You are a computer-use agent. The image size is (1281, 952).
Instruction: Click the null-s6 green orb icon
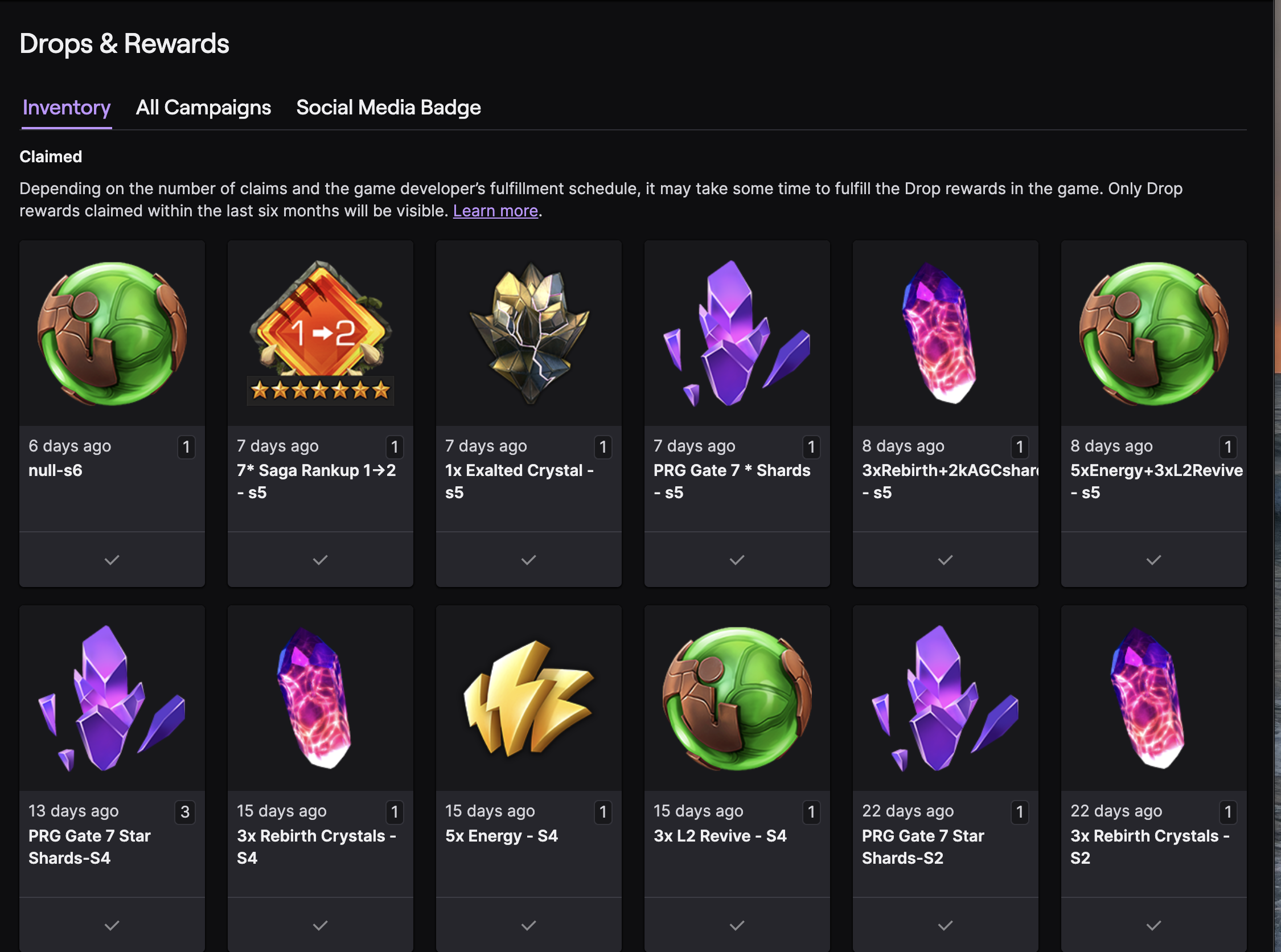point(111,331)
